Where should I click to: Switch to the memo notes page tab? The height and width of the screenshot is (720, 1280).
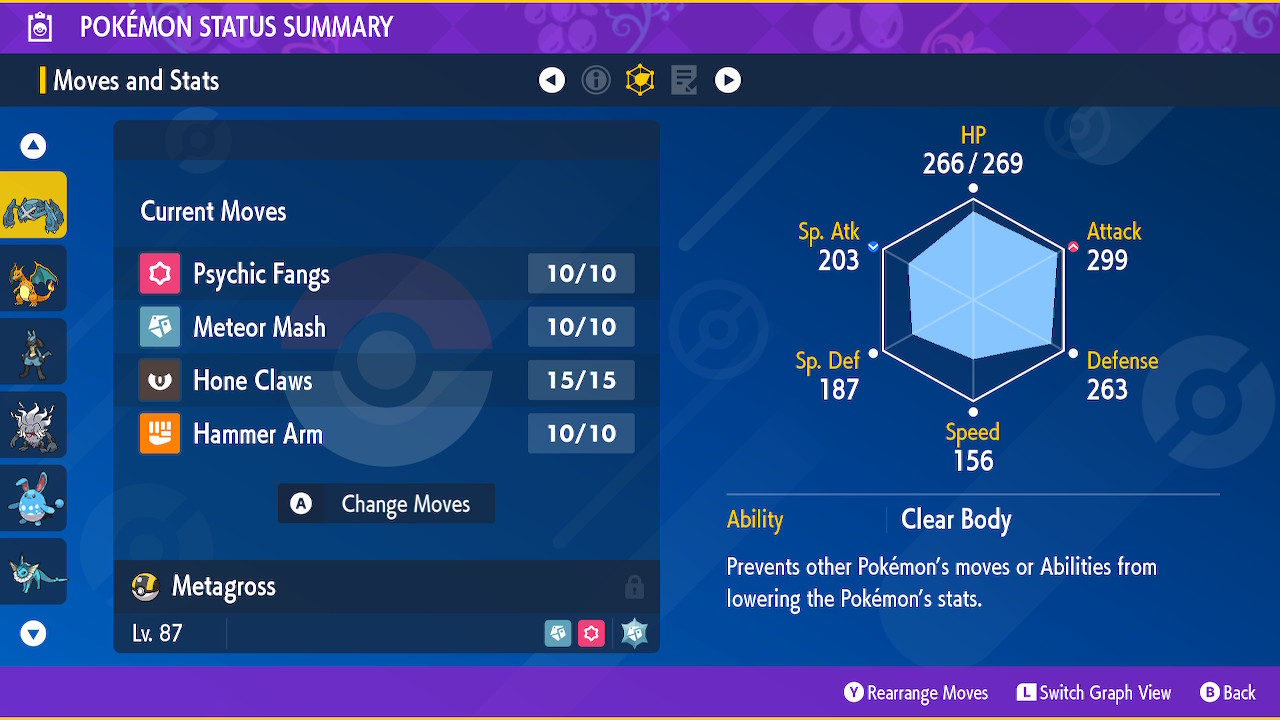coord(684,81)
